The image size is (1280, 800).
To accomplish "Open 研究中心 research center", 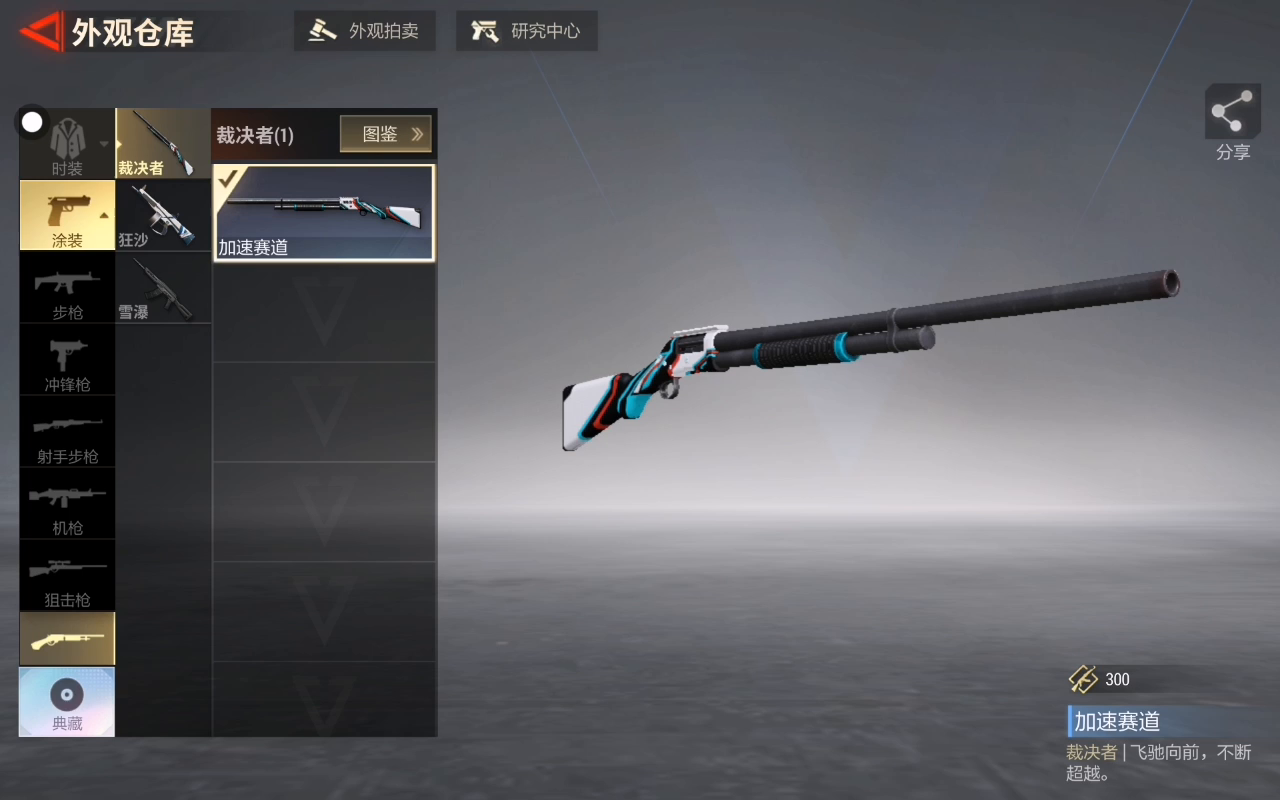I will tap(527, 31).
